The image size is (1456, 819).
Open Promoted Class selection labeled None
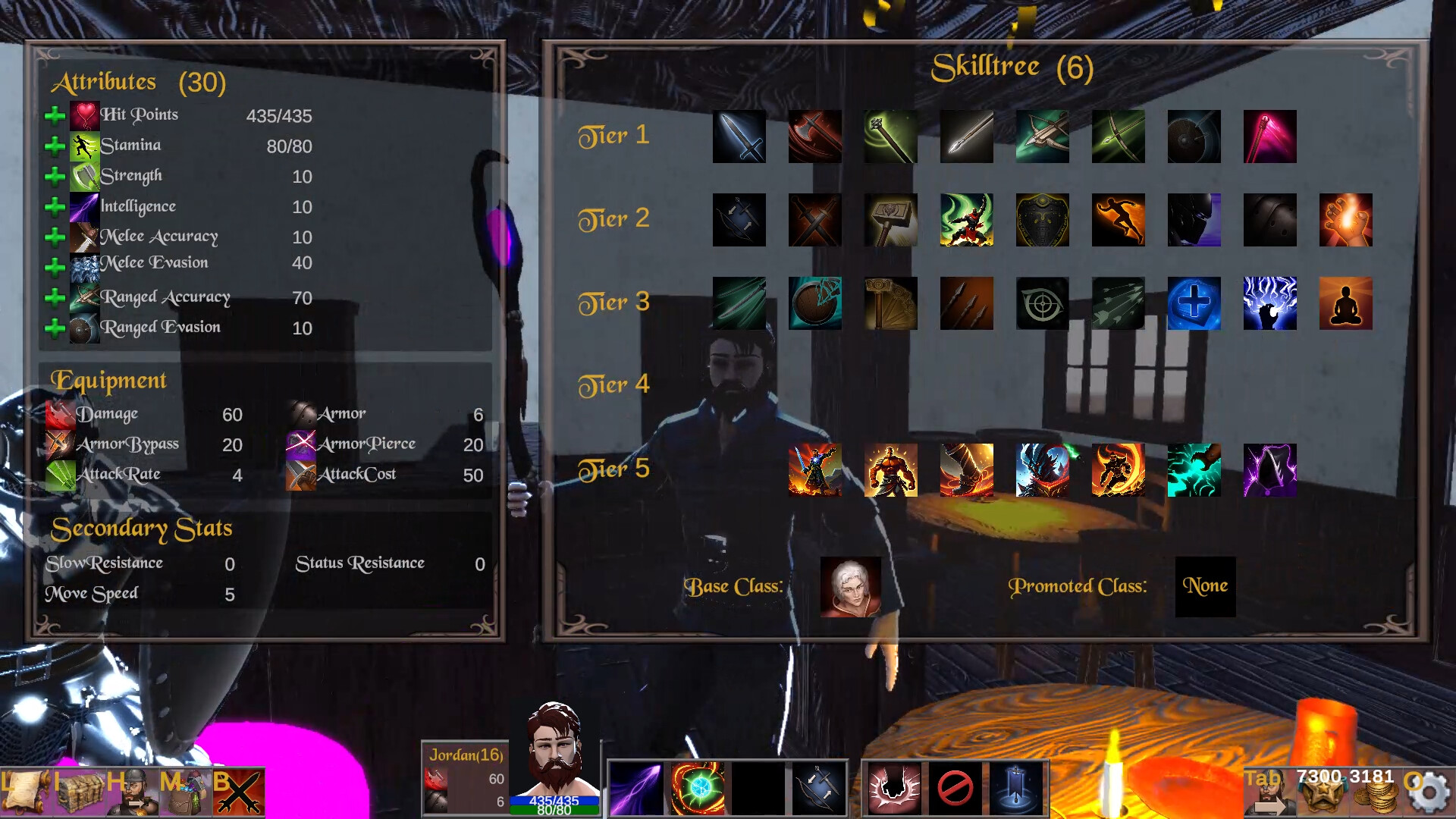1205,586
